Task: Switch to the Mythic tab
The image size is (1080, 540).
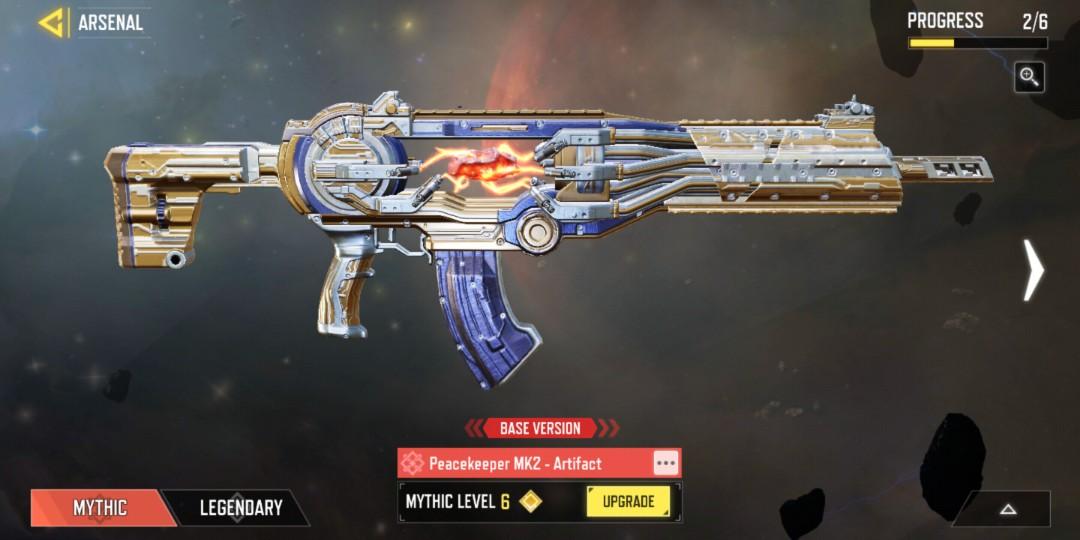Action: 100,508
